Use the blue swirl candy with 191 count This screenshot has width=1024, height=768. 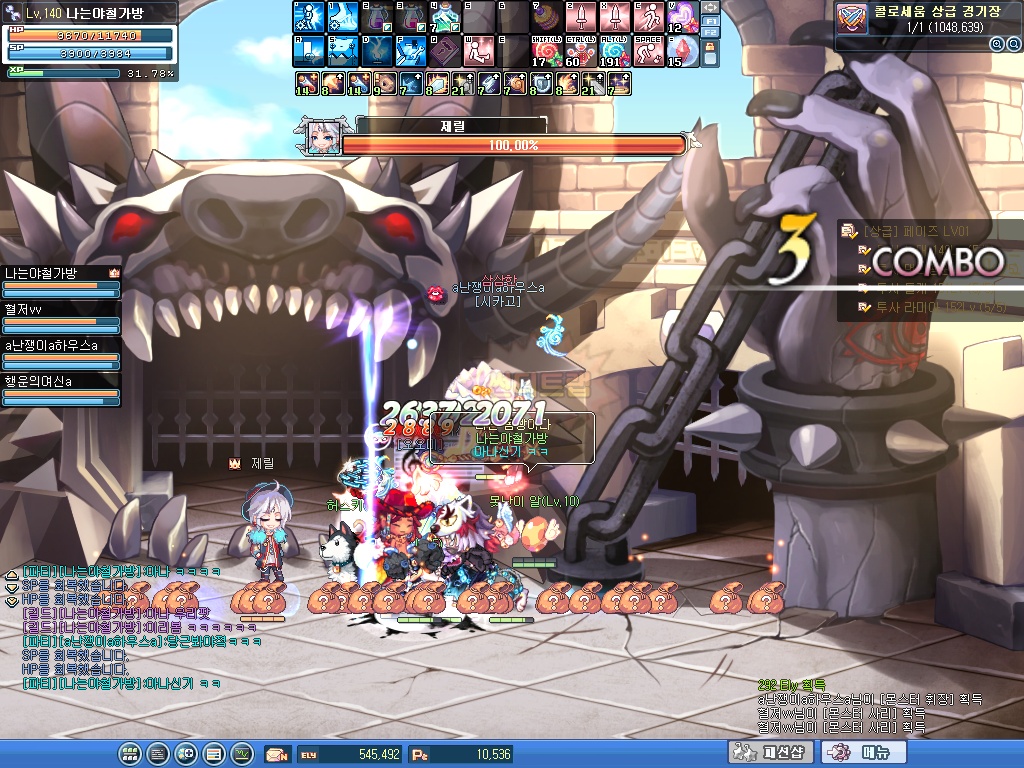tap(614, 50)
